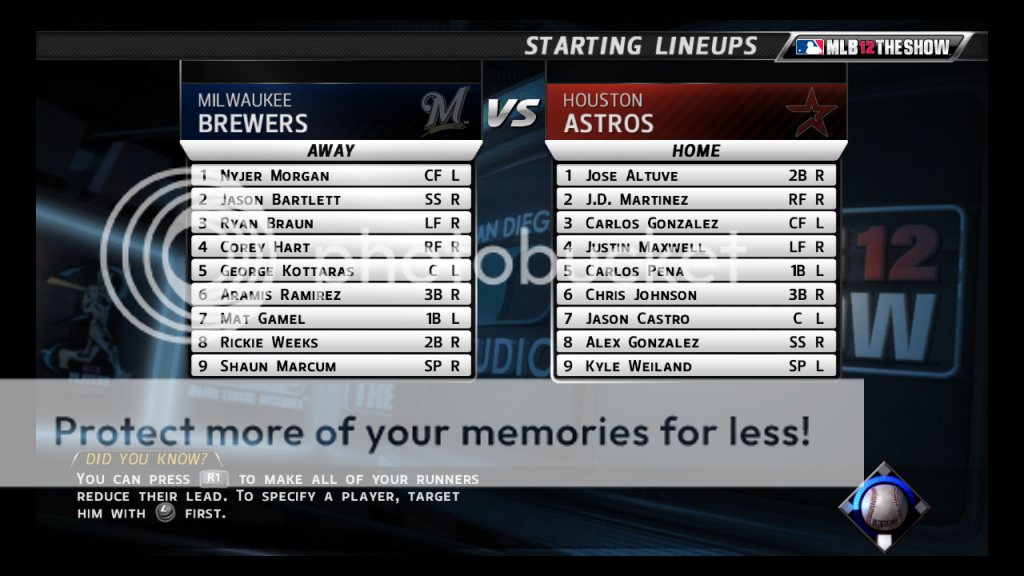The width and height of the screenshot is (1024, 576).
Task: Choose the Jason Bartlett lineup row
Action: click(x=330, y=199)
